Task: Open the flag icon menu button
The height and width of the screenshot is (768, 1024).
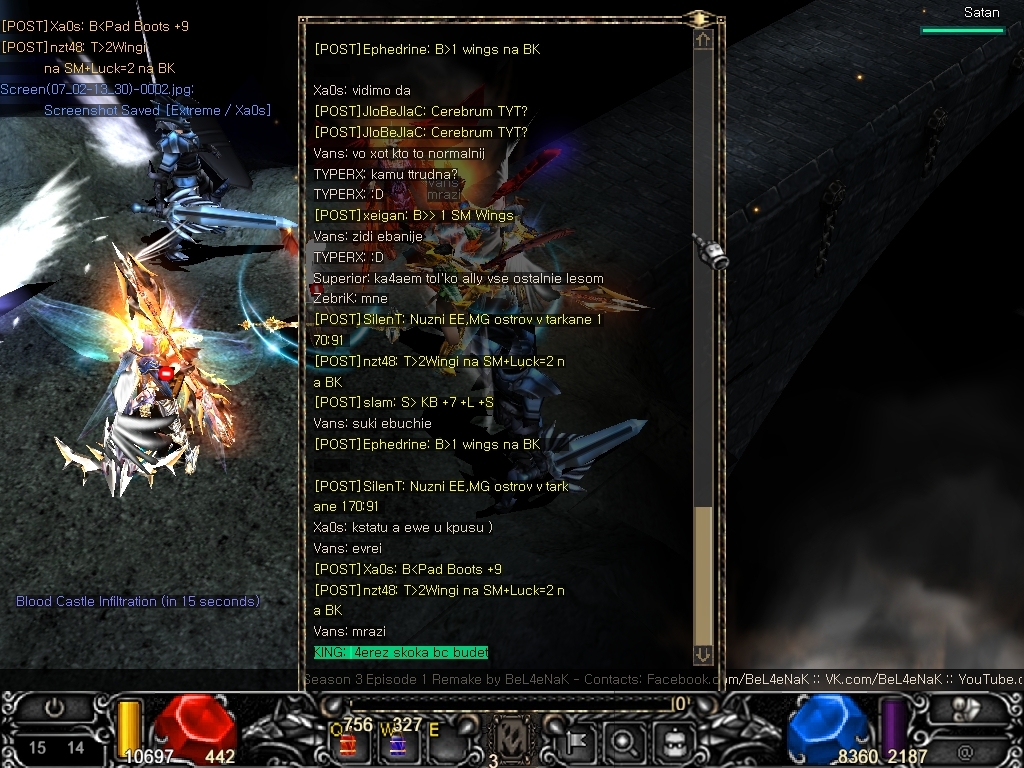Action: pyautogui.click(x=578, y=742)
